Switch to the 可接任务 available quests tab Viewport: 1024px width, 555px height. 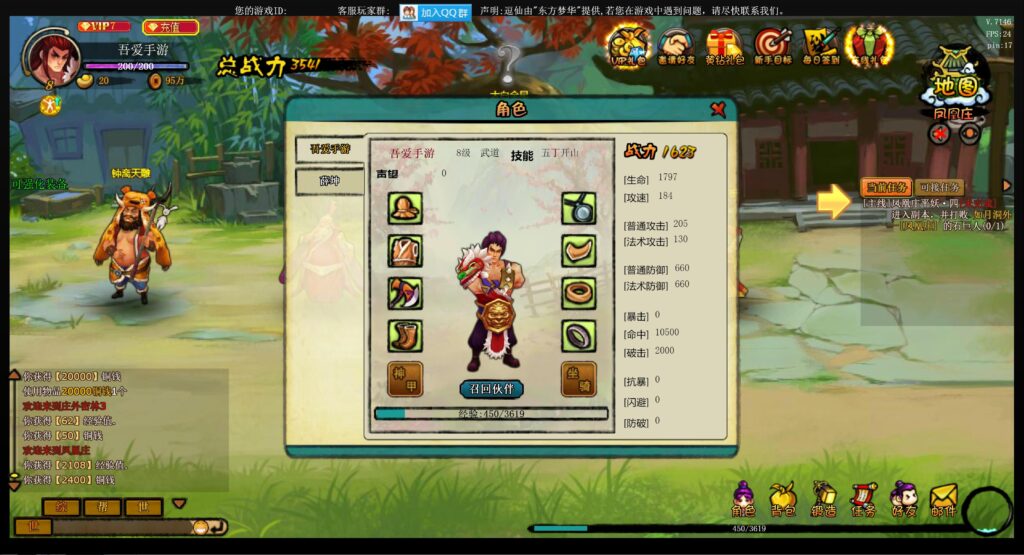click(939, 187)
